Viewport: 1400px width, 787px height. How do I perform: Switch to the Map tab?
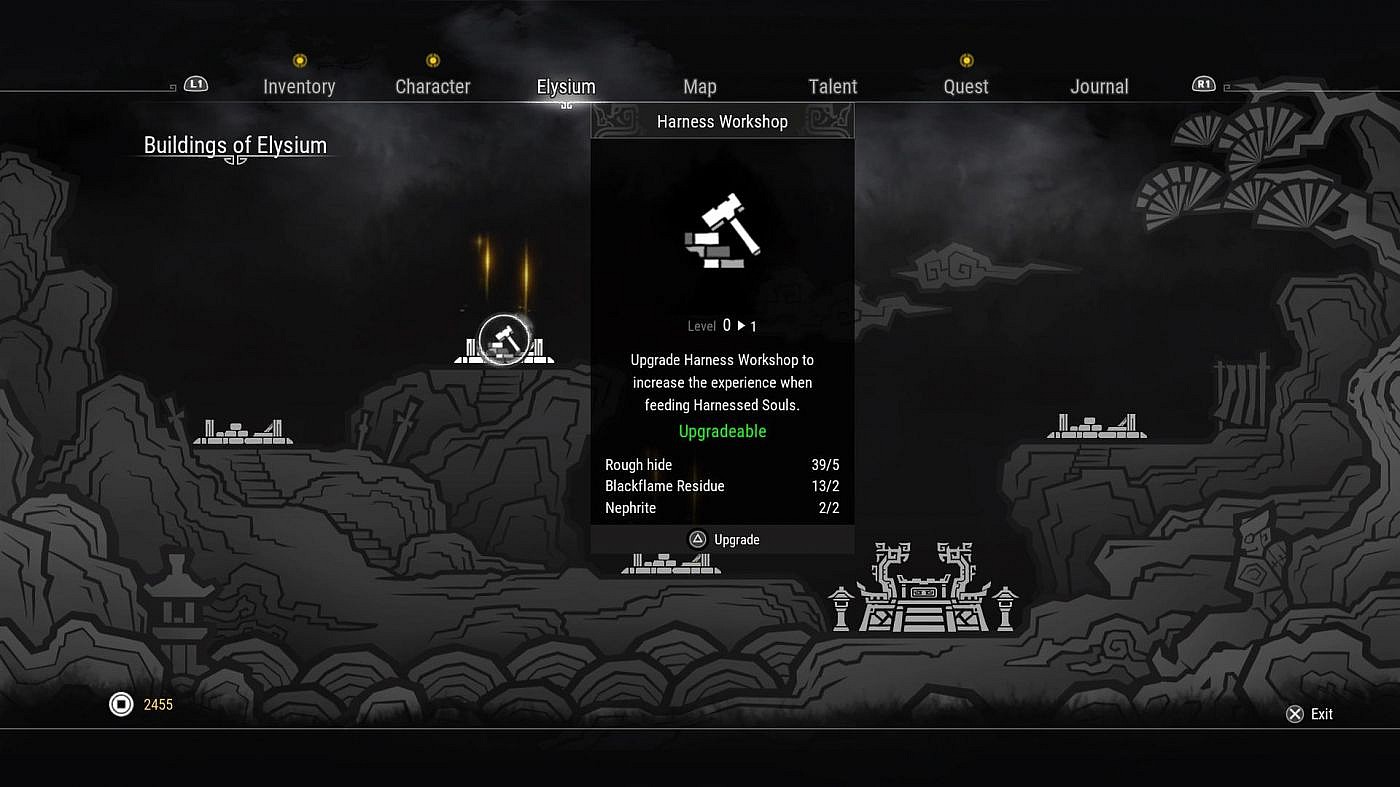pos(700,87)
